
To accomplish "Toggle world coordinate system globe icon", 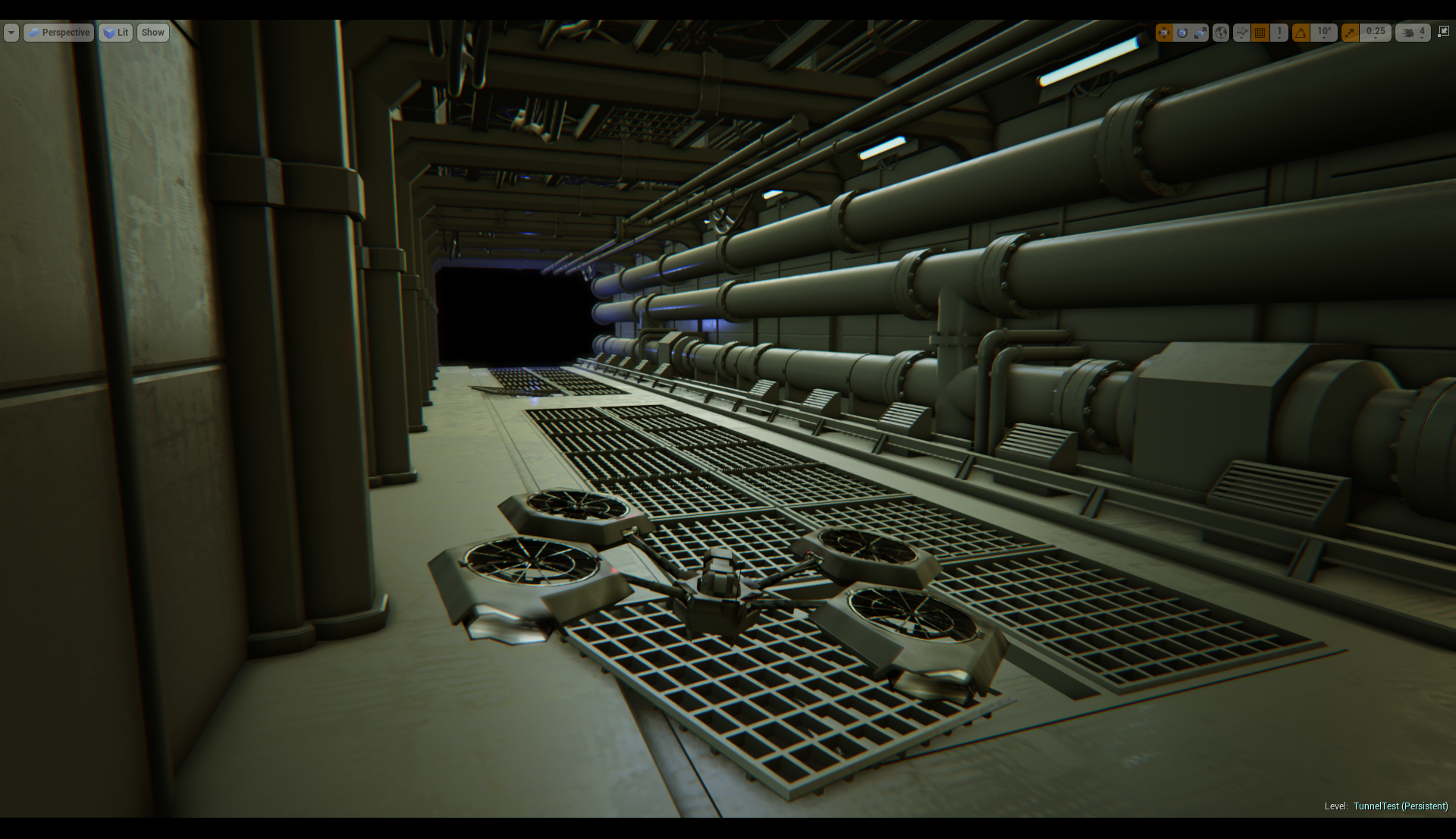I will pos(1221,33).
